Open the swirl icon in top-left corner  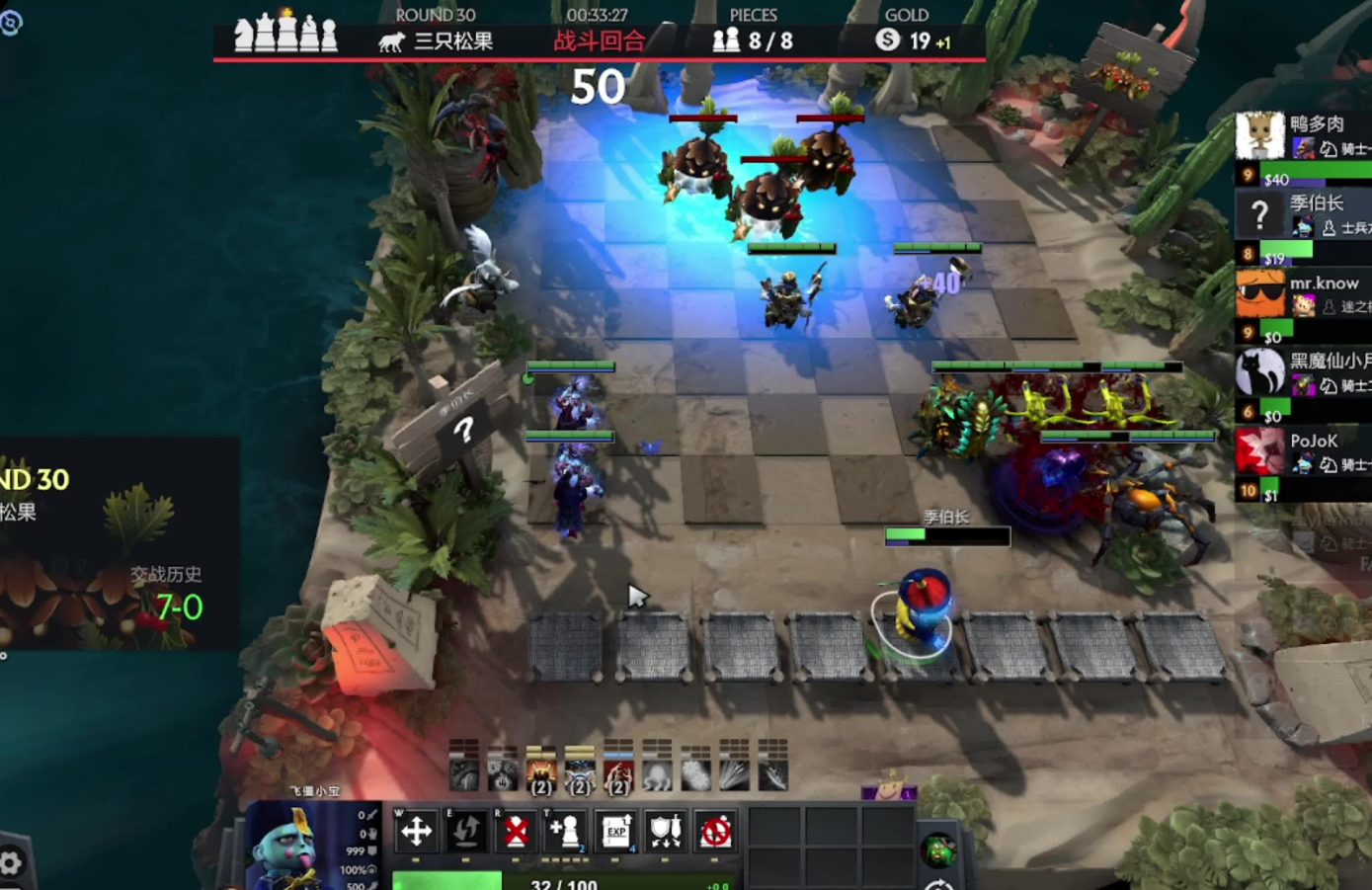11,22
